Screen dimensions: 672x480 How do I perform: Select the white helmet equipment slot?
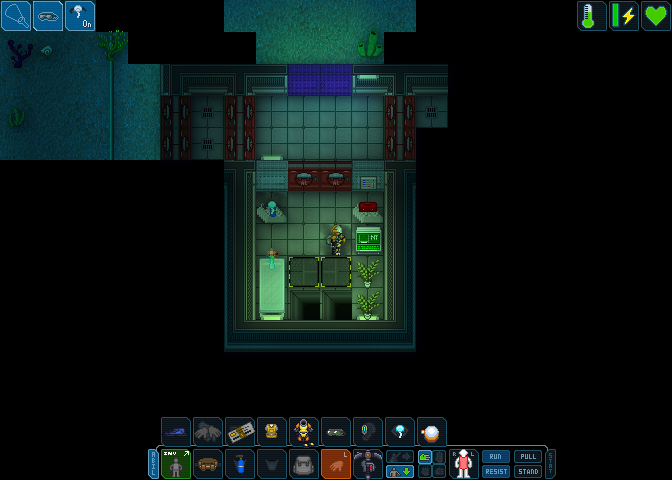[432, 432]
